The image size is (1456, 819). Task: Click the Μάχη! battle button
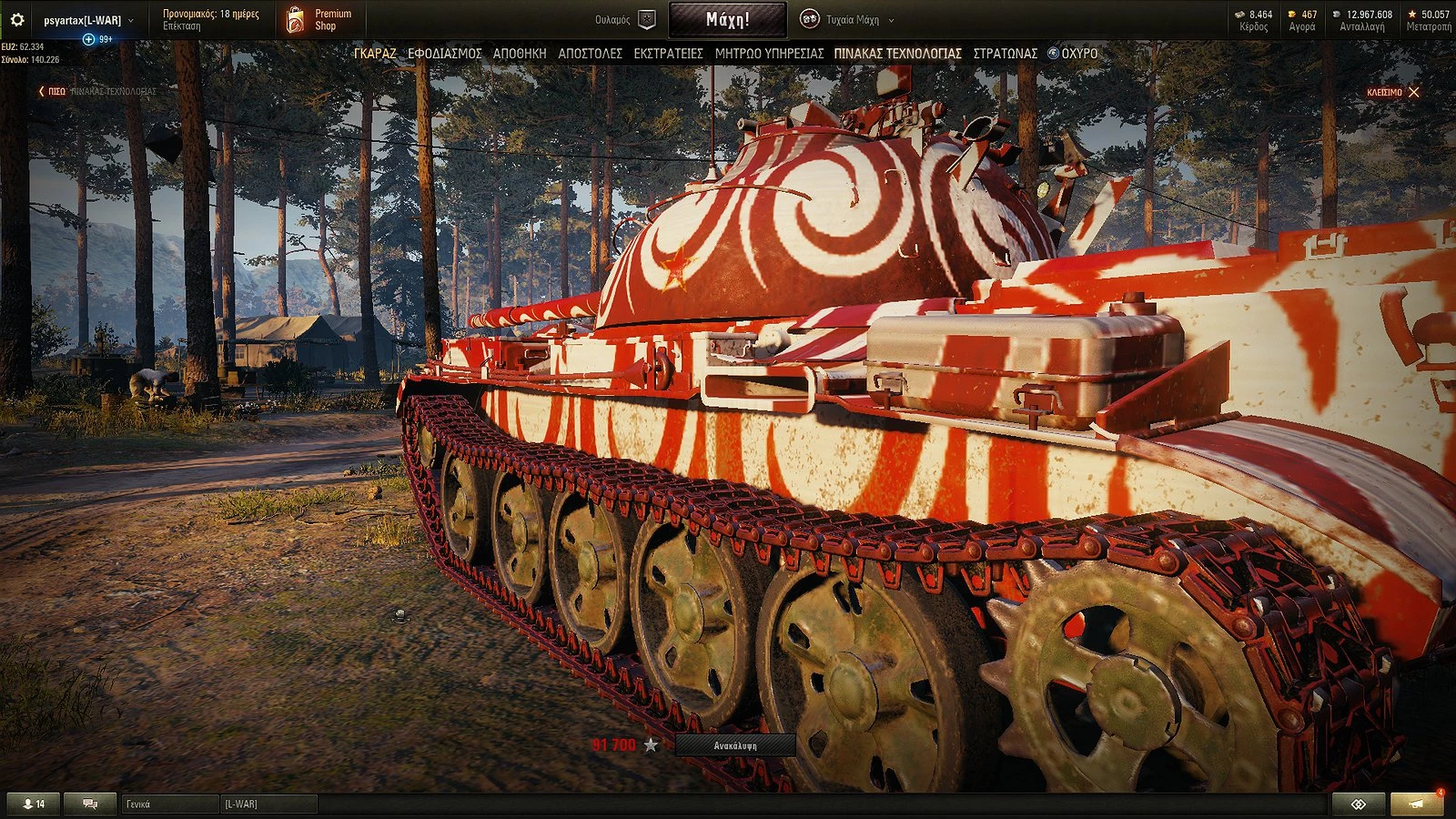pos(728,17)
